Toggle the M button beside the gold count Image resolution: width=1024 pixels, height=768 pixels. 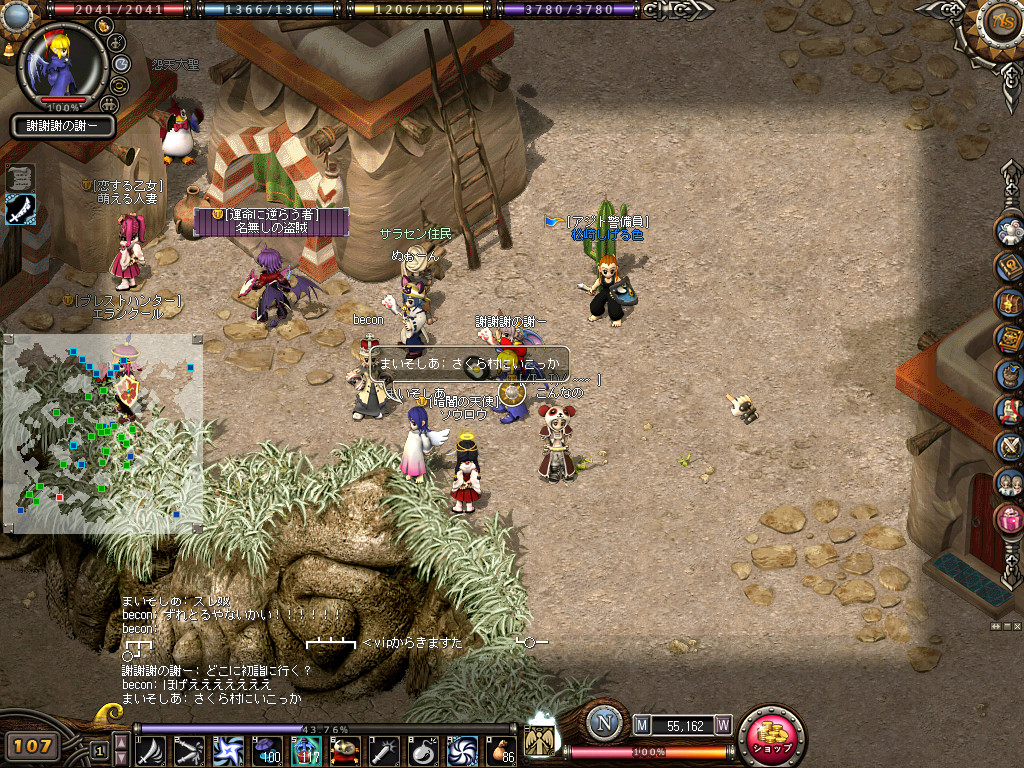[x=642, y=725]
